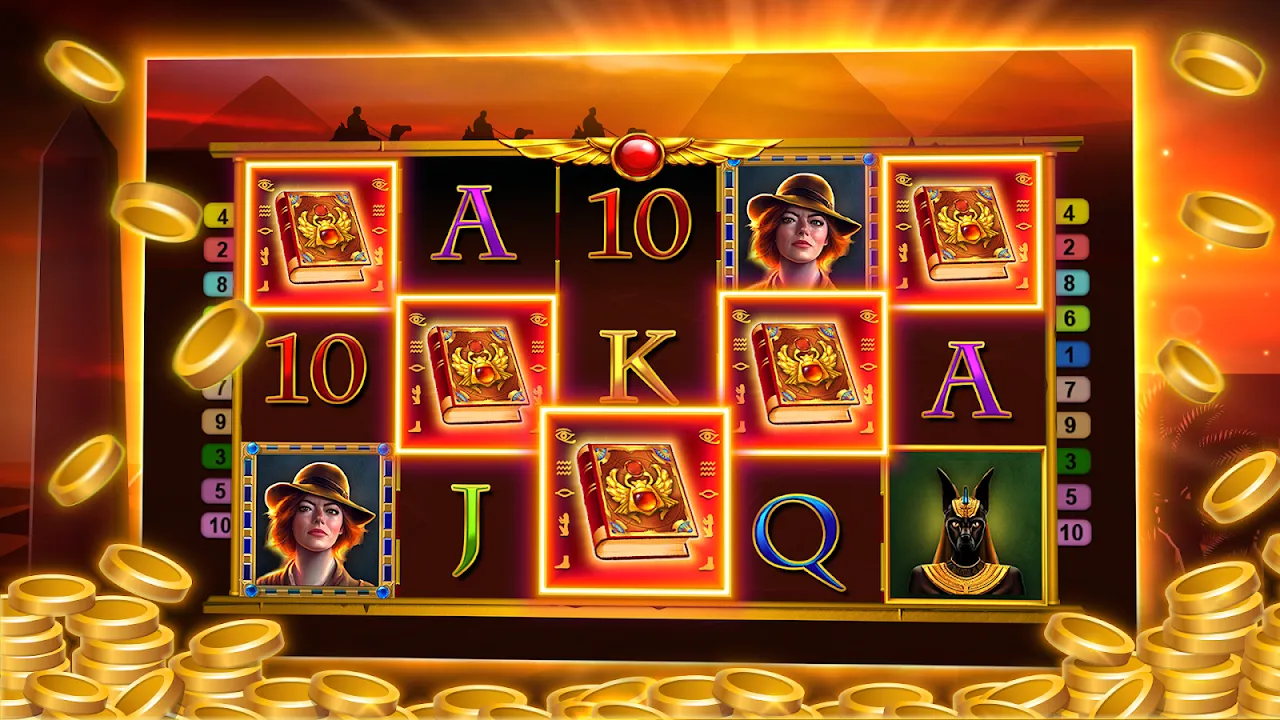
Task: Click the golden winged scarab emblem above the reels
Action: point(637,152)
